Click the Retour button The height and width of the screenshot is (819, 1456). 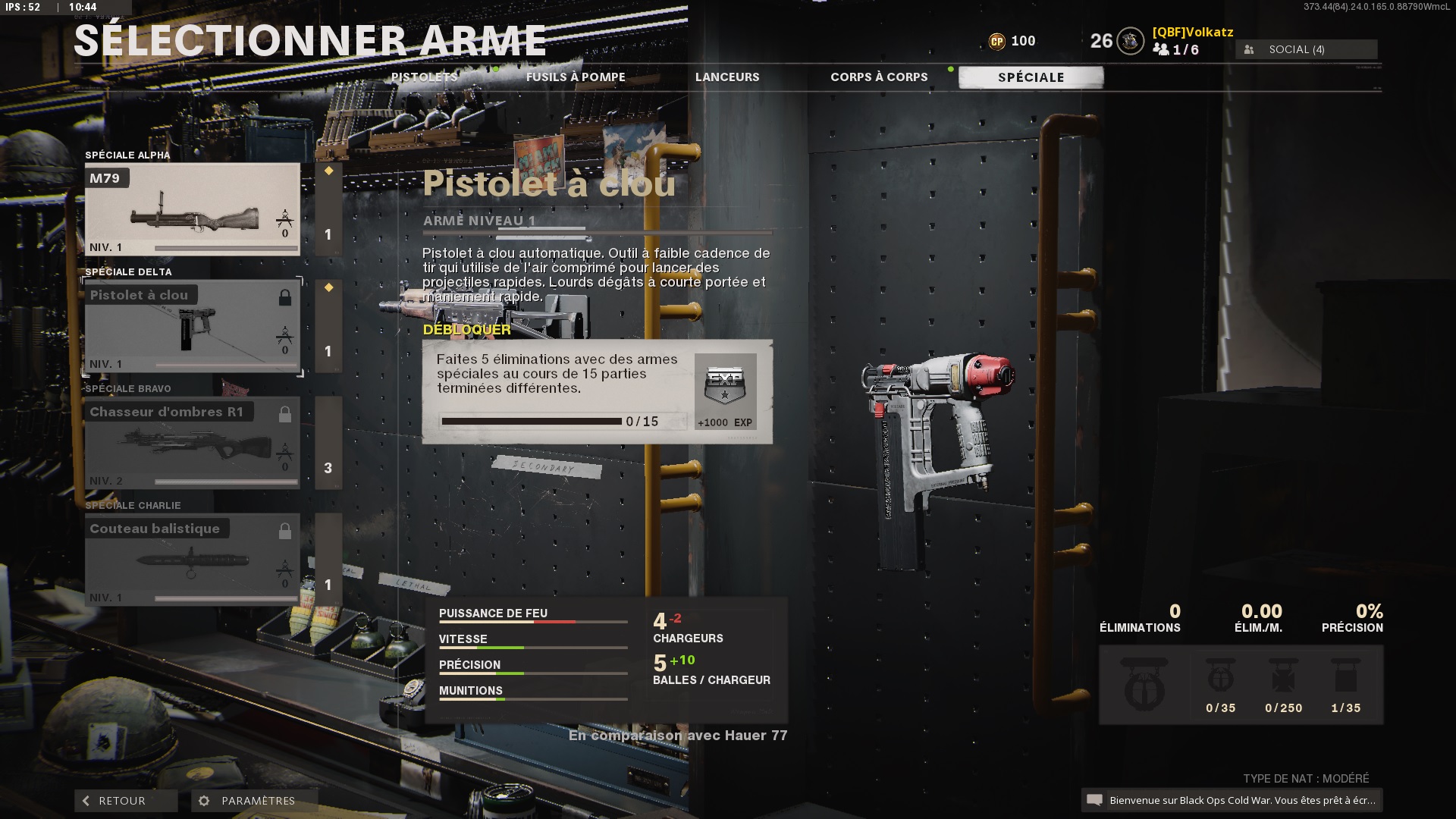pyautogui.click(x=125, y=800)
